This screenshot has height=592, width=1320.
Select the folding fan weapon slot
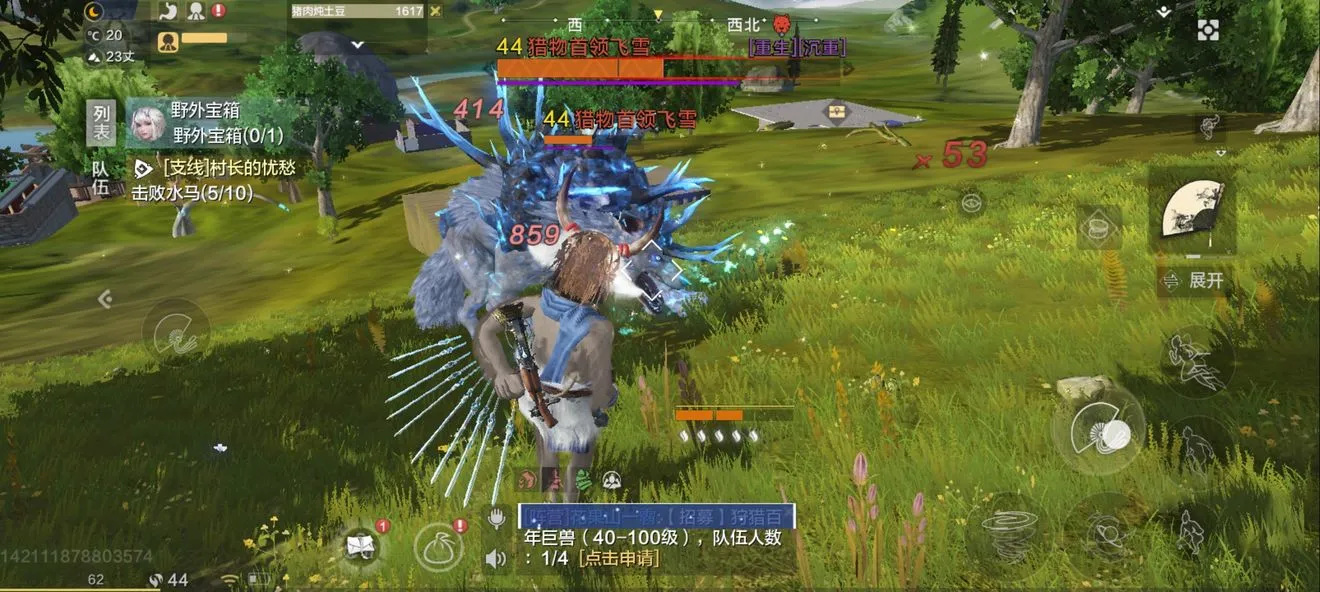coord(1192,210)
